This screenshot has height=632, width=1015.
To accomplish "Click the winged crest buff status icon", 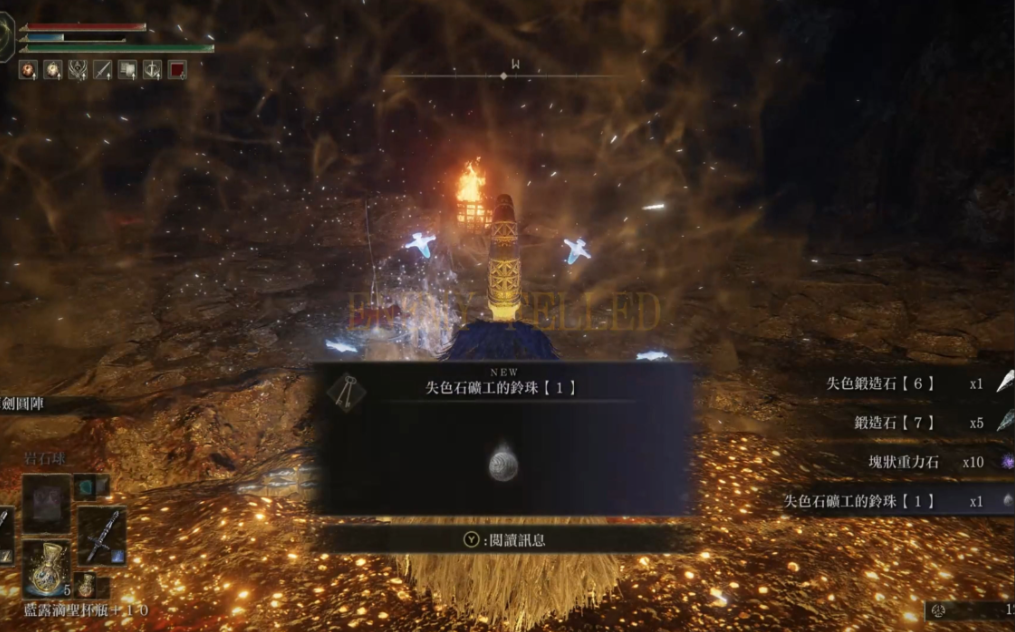I will click(77, 70).
